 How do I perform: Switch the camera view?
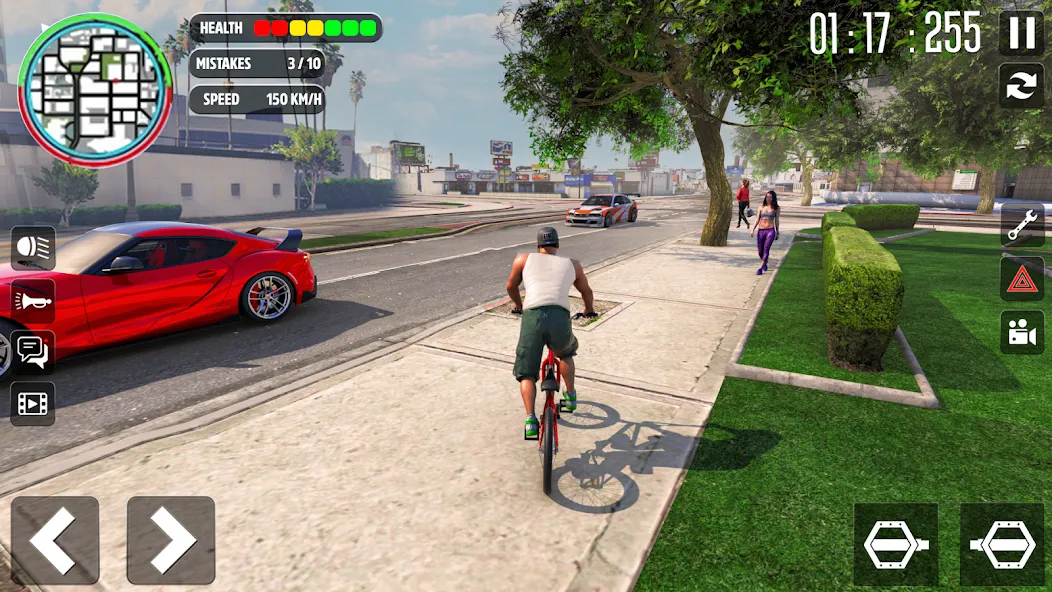tap(1022, 333)
